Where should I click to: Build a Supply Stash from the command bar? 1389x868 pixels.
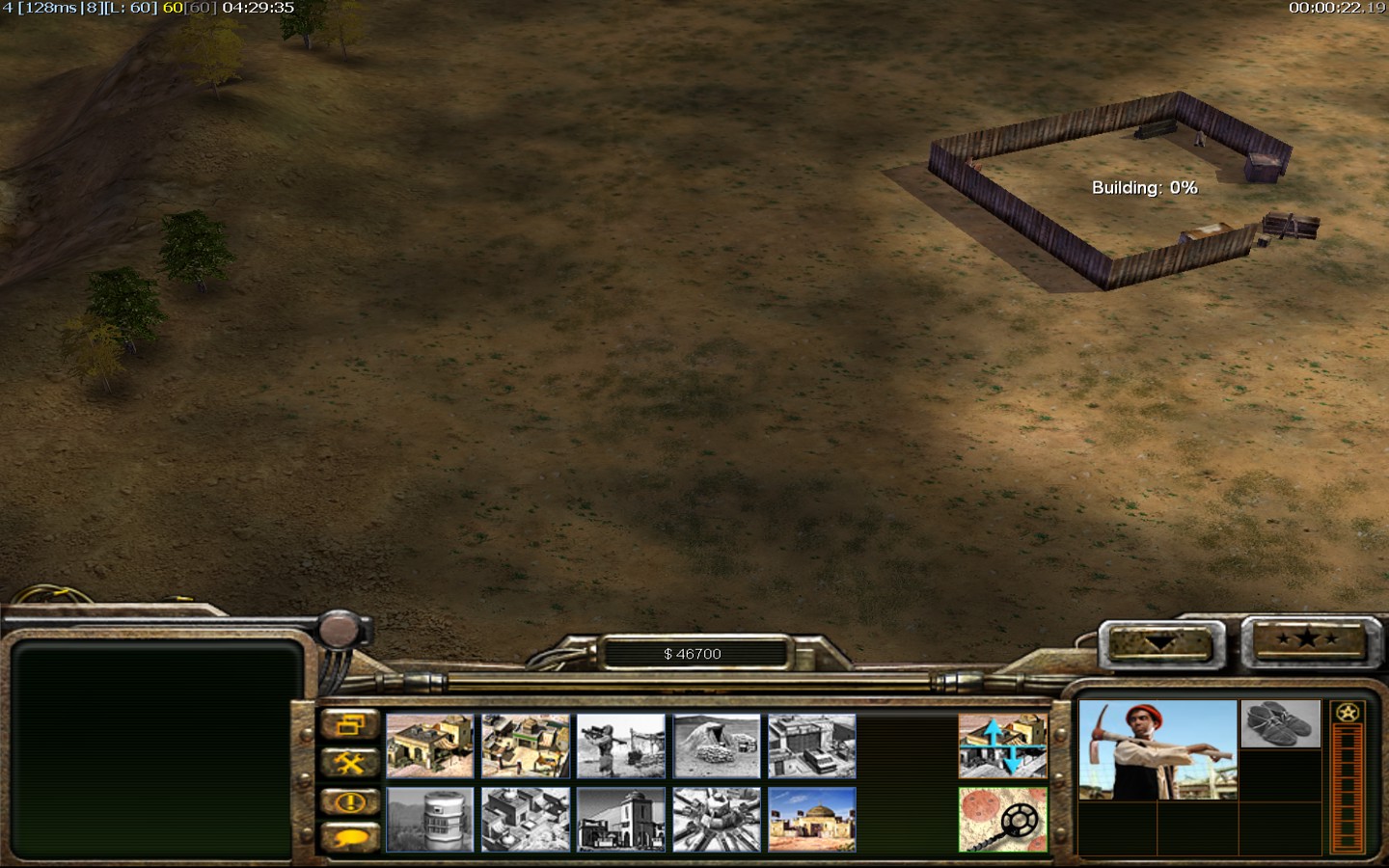pos(526,746)
